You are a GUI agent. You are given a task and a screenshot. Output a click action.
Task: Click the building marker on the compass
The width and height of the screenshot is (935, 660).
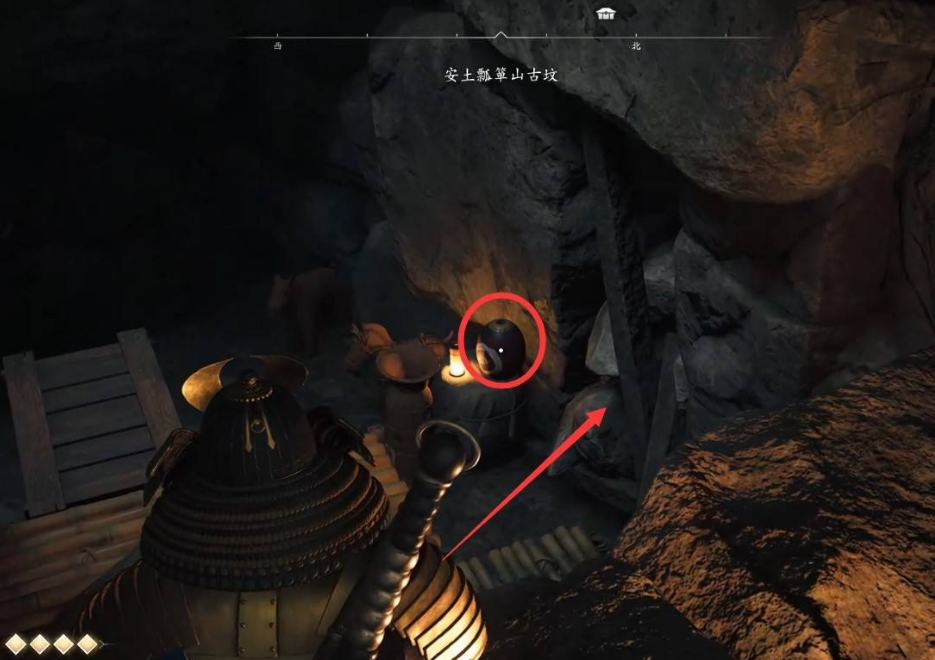605,14
